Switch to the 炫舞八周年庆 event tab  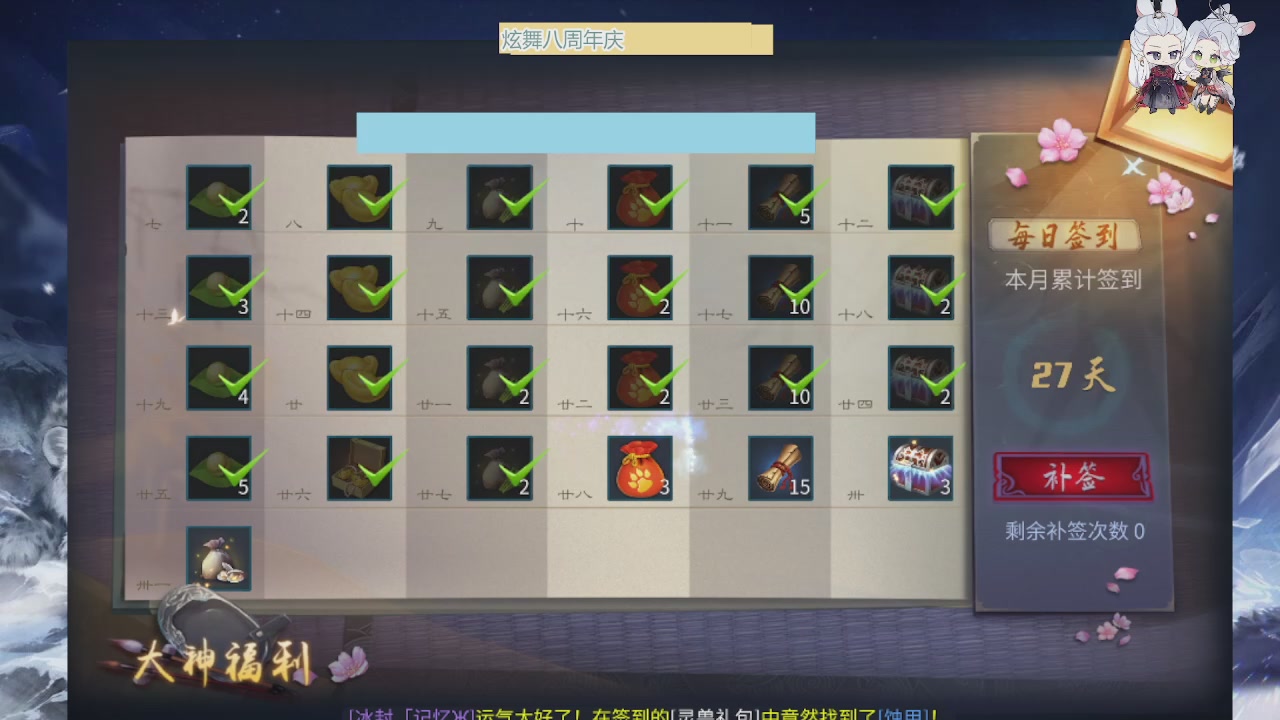tap(560, 40)
